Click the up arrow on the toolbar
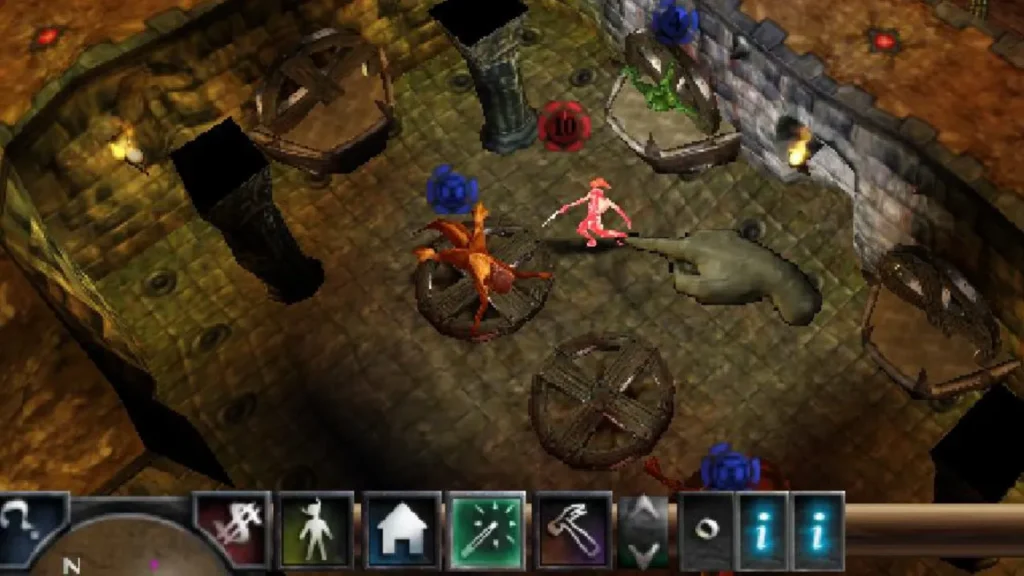The image size is (1024, 576). [x=643, y=512]
